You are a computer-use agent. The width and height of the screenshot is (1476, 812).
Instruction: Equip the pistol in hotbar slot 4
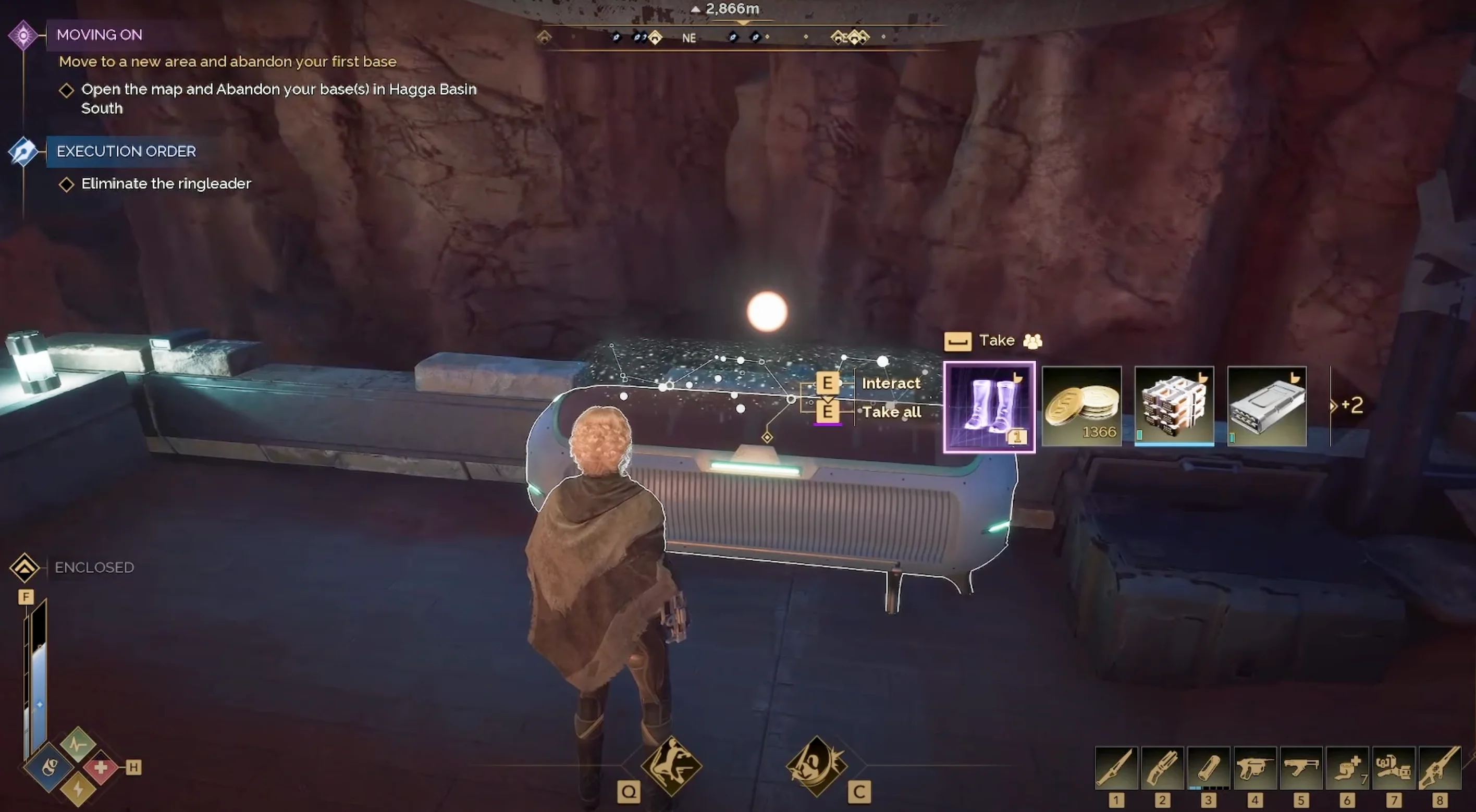coord(1255,768)
